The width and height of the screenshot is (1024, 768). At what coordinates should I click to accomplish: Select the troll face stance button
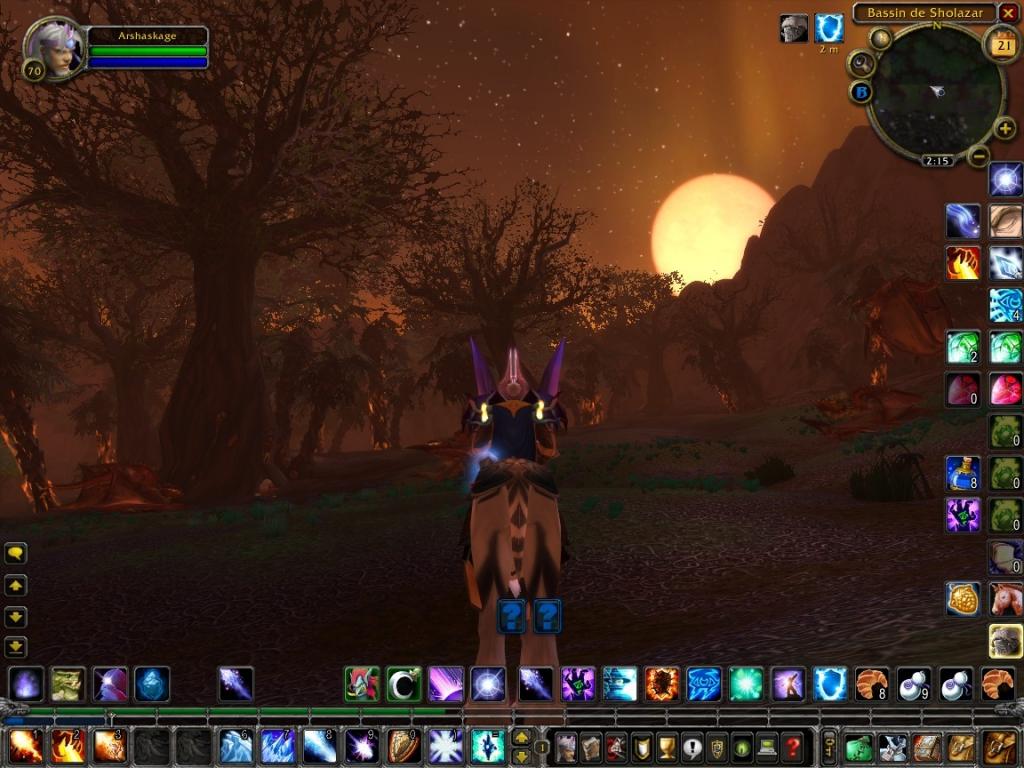tap(68, 684)
